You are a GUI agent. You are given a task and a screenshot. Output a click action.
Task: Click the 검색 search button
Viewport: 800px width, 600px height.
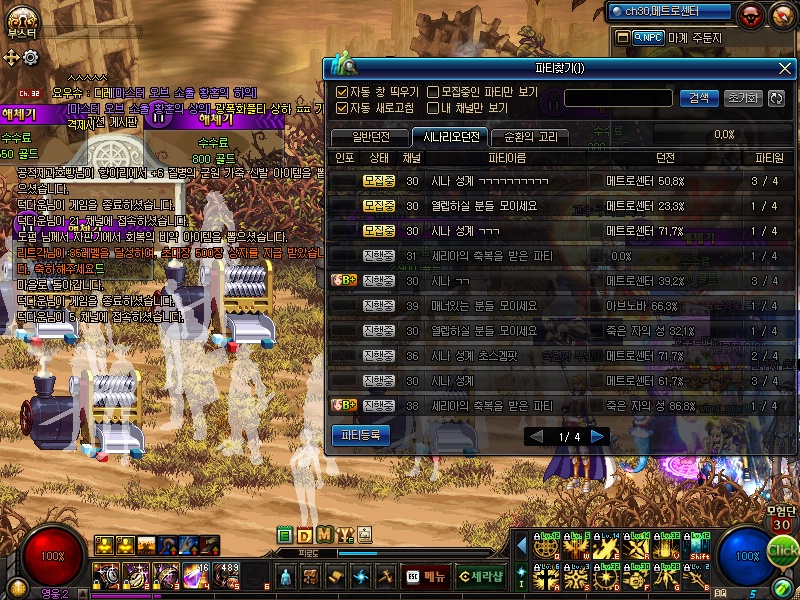tap(699, 98)
